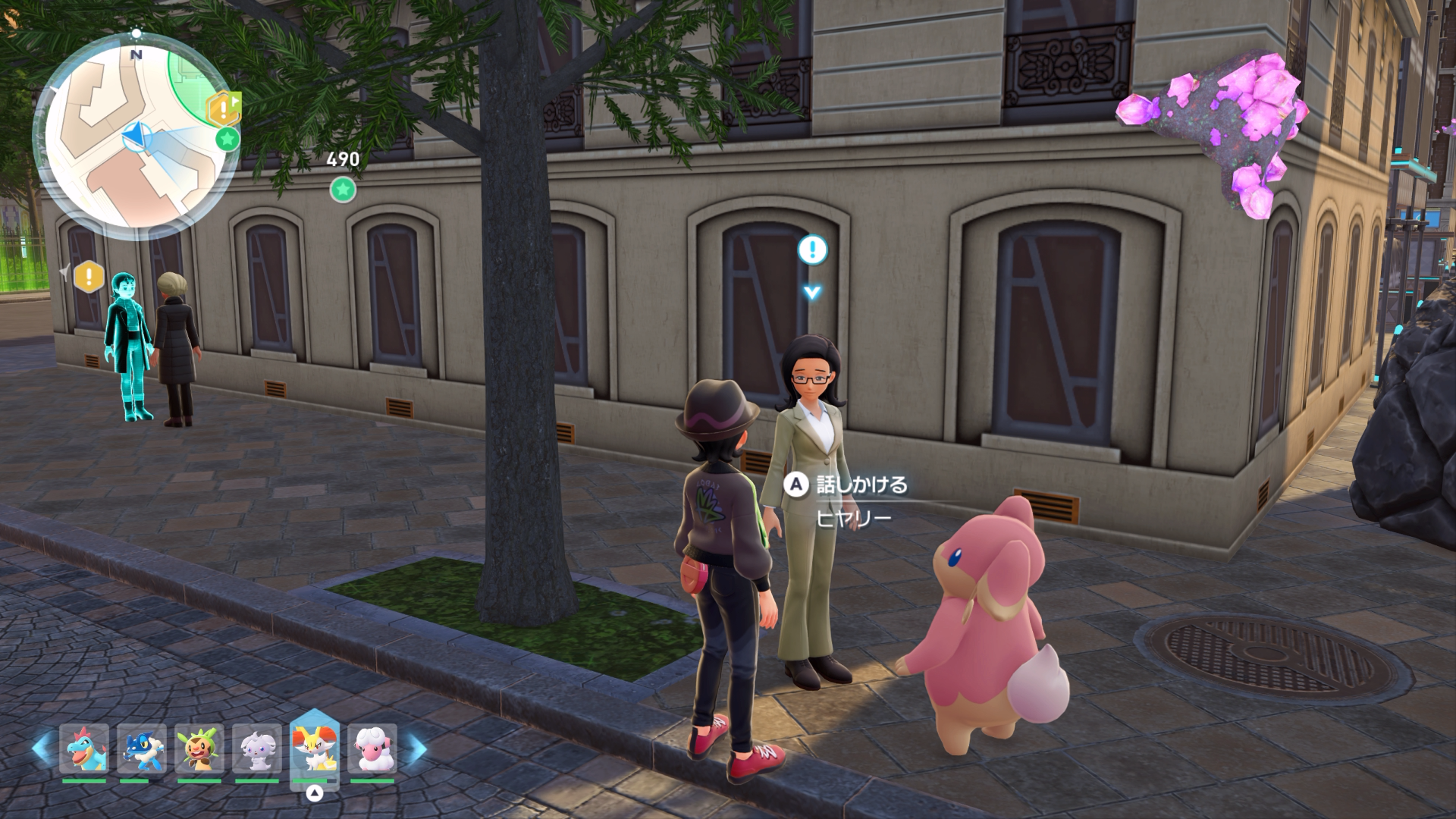Click the party bar's left arrow
Screen dimensions: 1456x819
tap(42, 748)
